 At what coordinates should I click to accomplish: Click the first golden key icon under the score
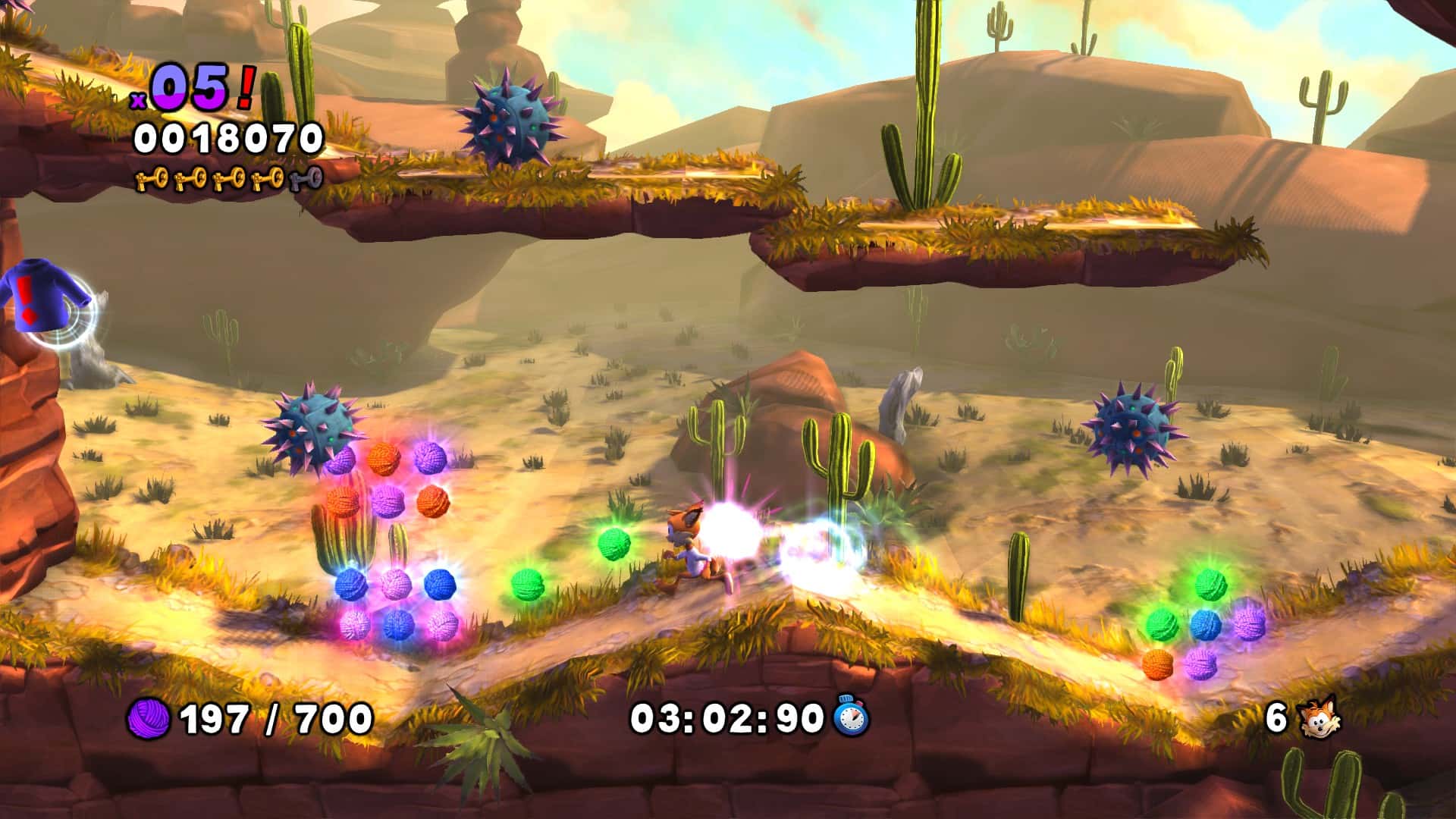click(x=152, y=180)
